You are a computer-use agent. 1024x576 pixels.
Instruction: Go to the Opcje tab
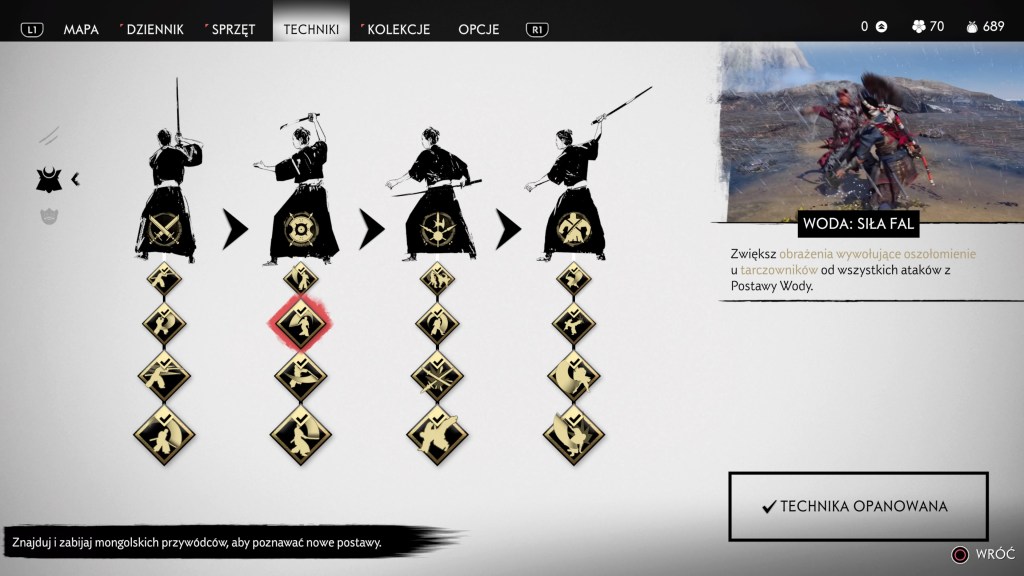point(479,28)
